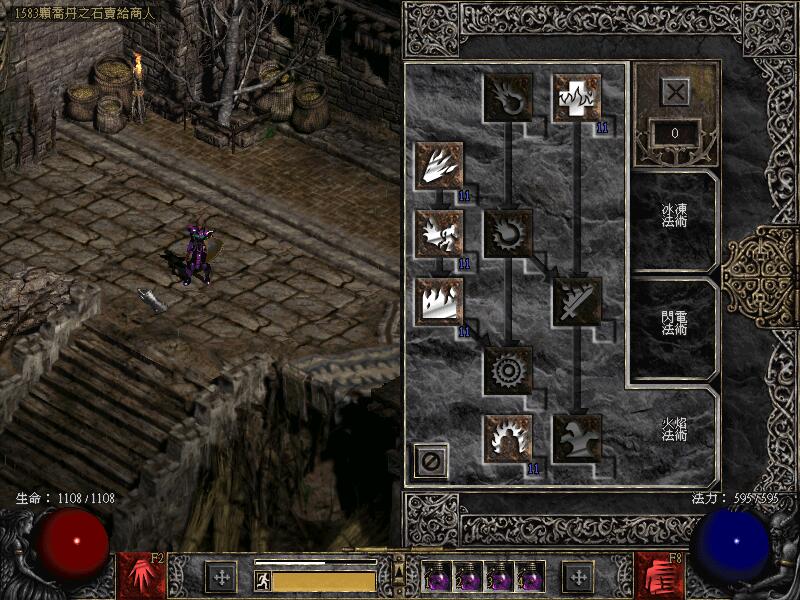Choose the Fire Wall skill icon

[x=439, y=302]
